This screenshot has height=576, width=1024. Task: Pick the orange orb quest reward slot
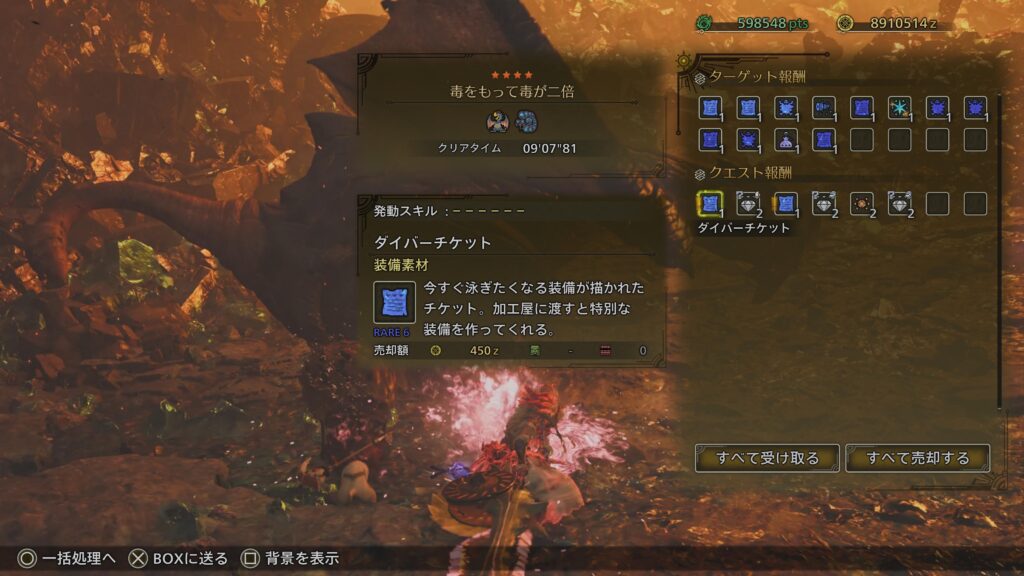coord(862,204)
